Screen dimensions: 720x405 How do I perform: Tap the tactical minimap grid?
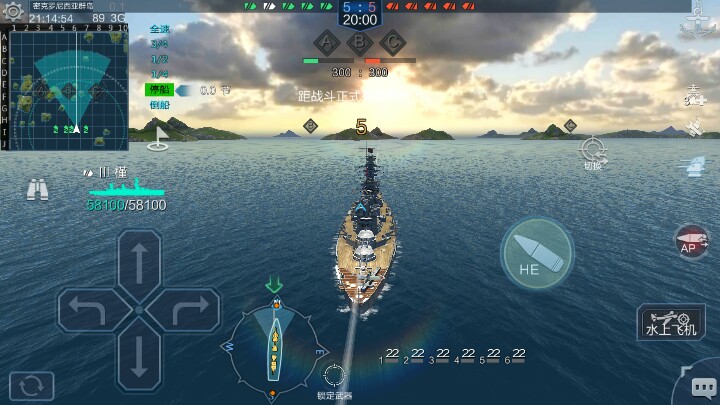tap(65, 88)
